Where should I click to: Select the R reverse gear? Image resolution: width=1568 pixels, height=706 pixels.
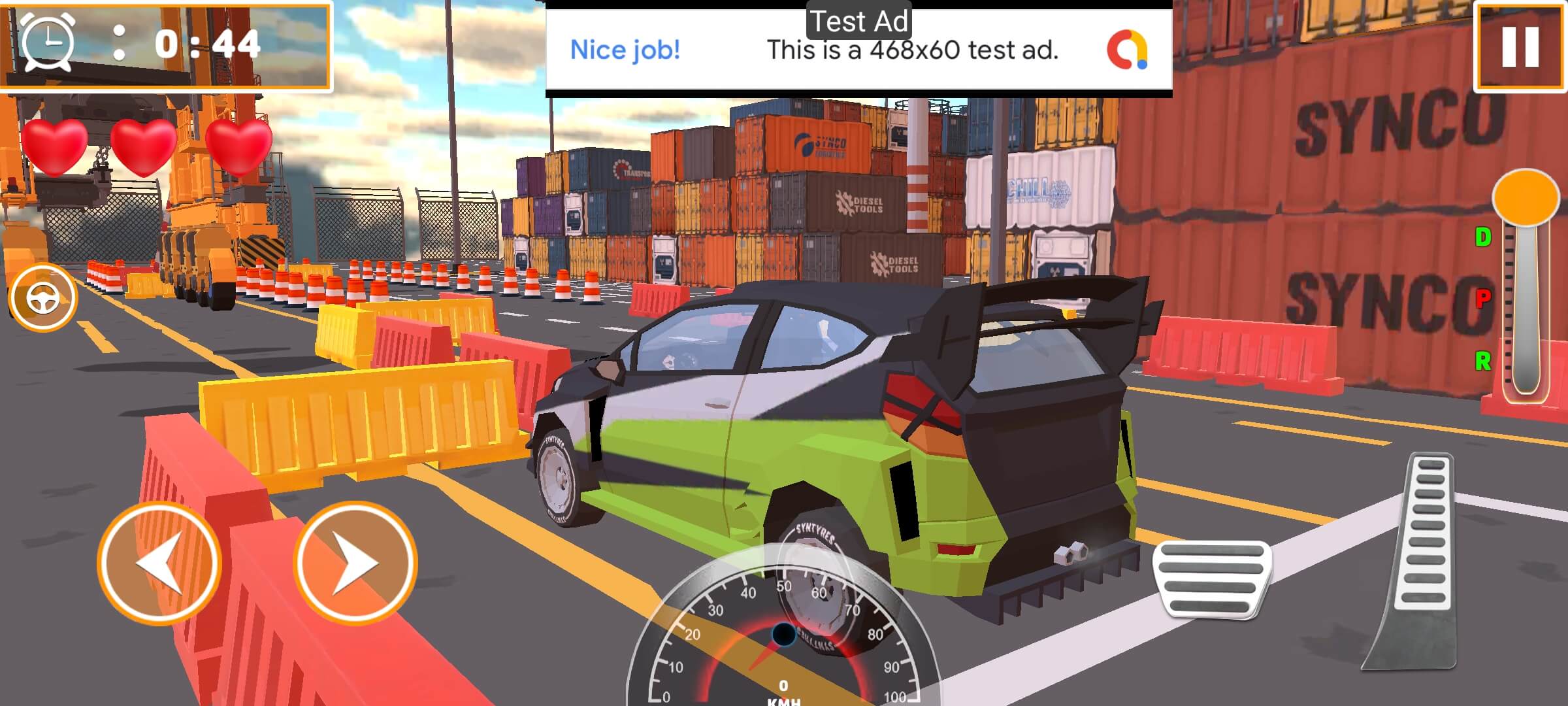[x=1483, y=360]
